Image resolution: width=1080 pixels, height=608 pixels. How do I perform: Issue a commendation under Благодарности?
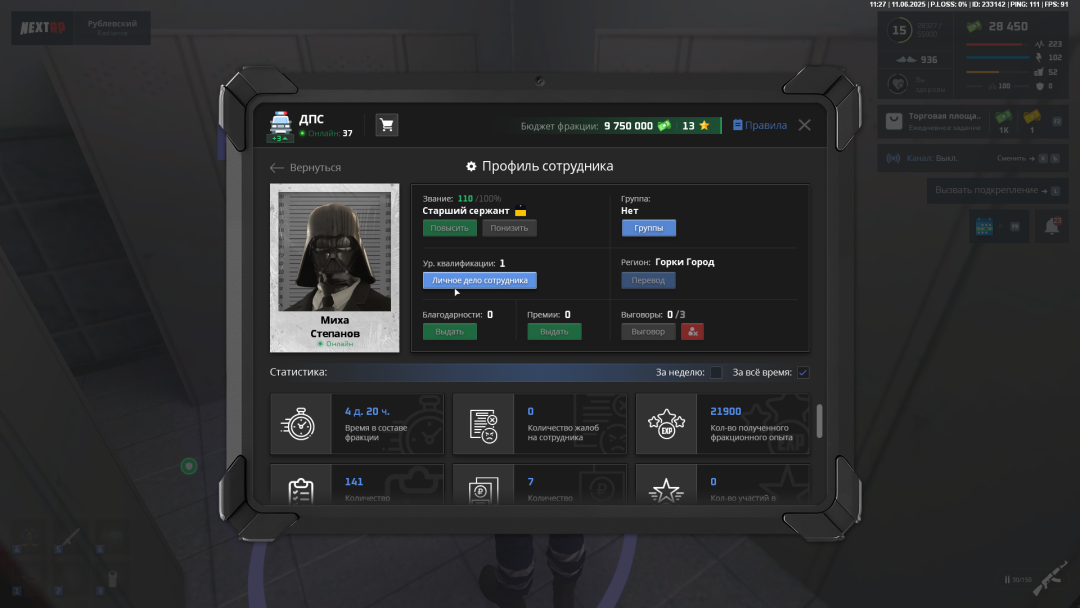tap(449, 332)
